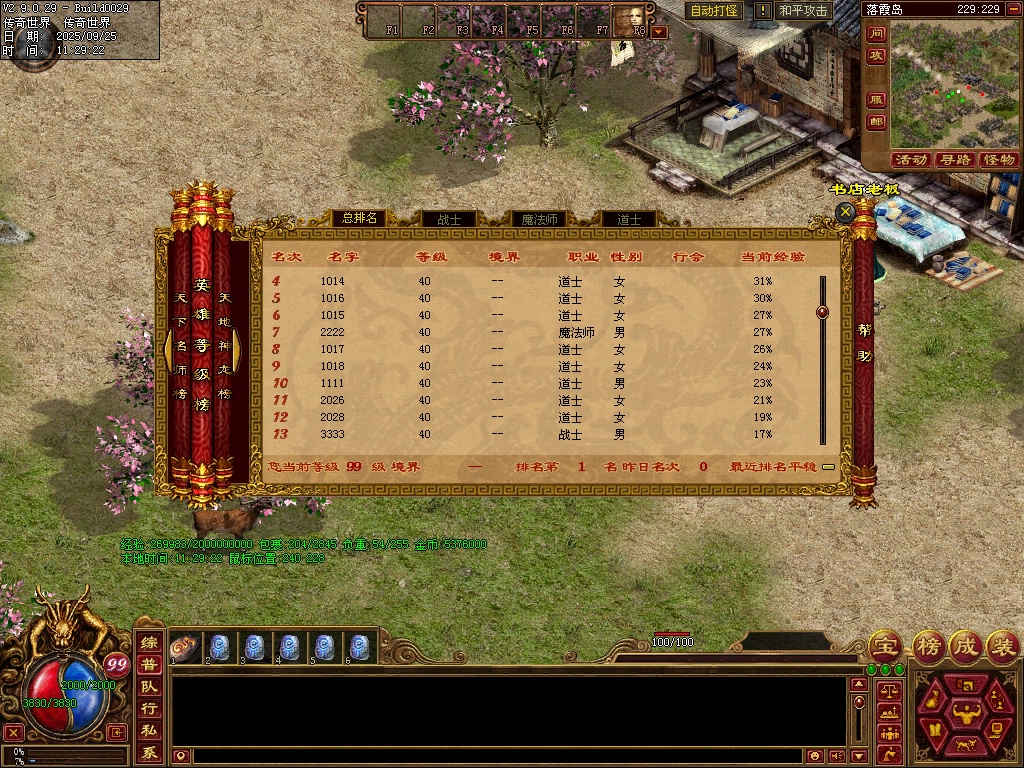
Task: Open the 魔法师 ranking tab
Action: coord(539,219)
